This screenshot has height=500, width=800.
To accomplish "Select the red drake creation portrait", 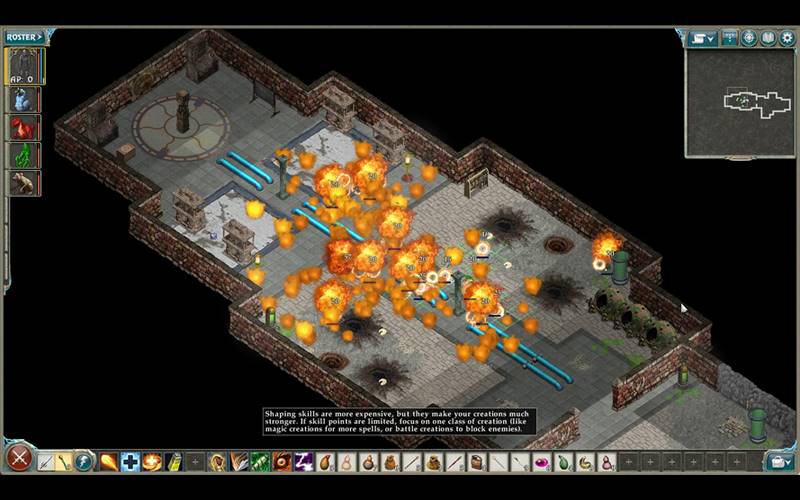I will tap(24, 128).
